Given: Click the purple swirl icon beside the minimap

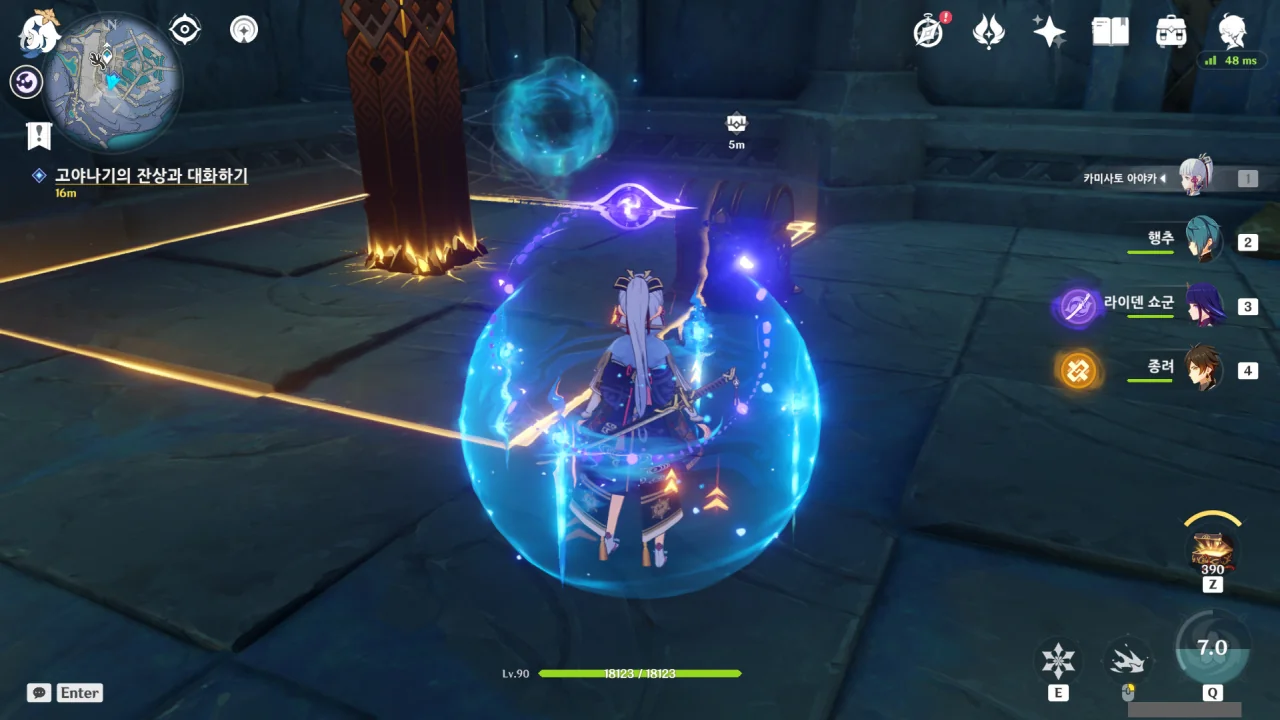Looking at the screenshot, I should (26, 82).
